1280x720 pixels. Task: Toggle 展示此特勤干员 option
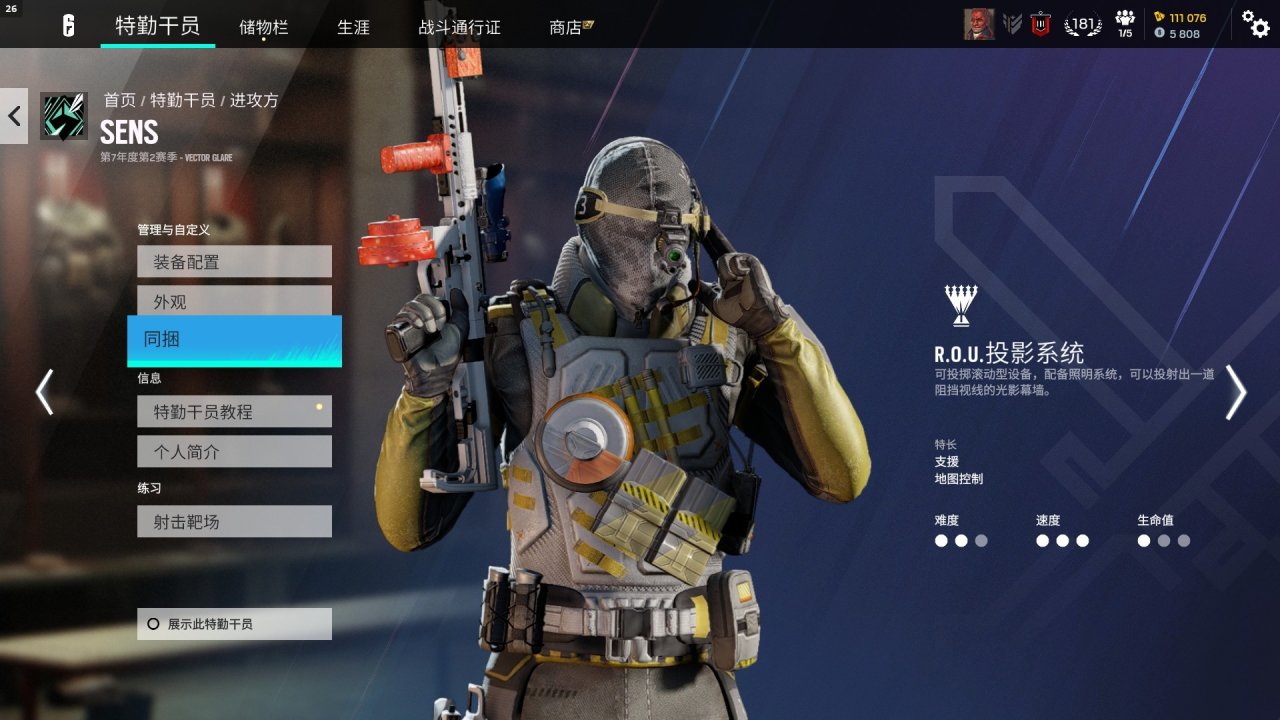tap(234, 624)
